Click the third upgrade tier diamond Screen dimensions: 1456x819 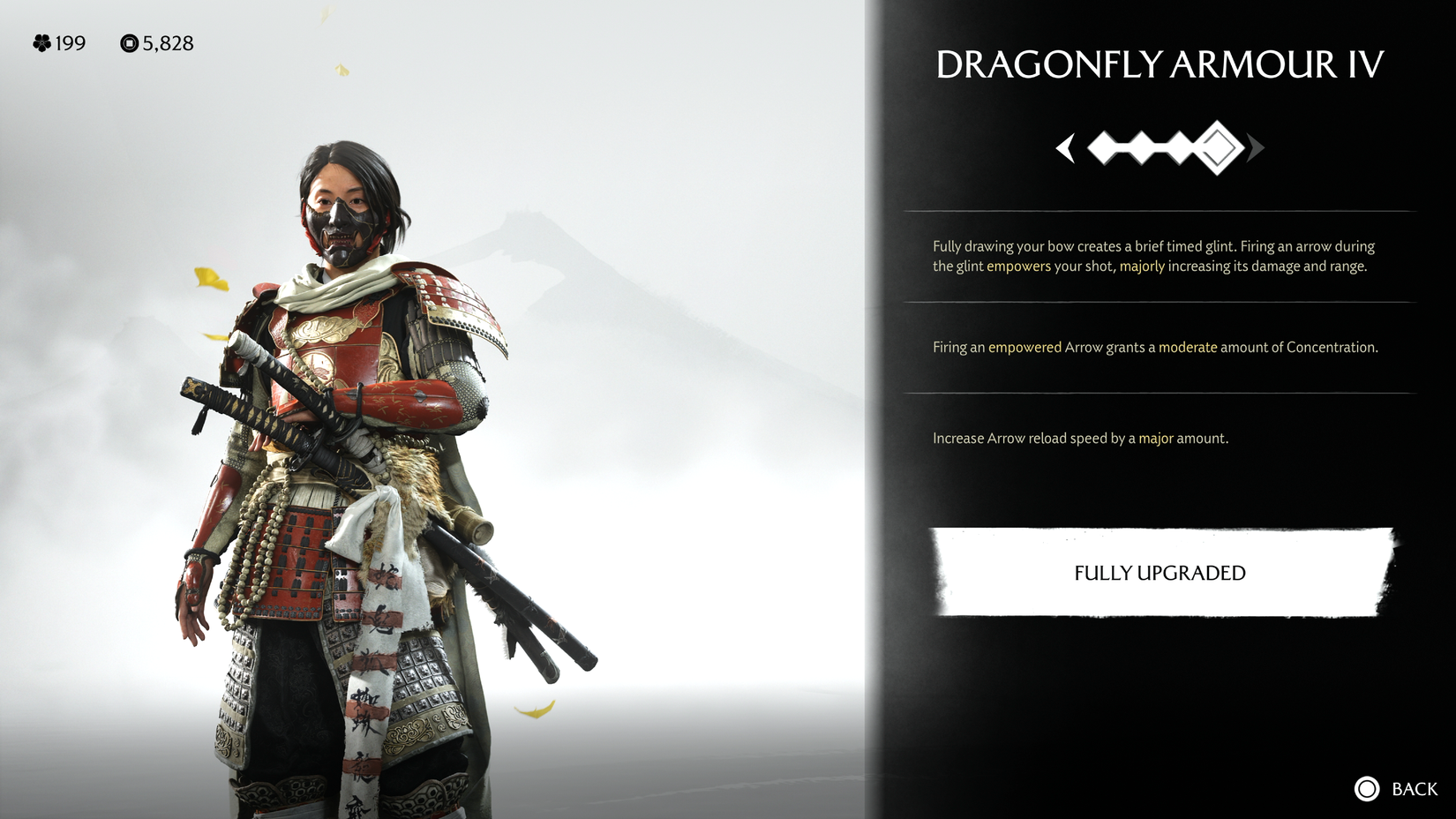tap(1180, 148)
